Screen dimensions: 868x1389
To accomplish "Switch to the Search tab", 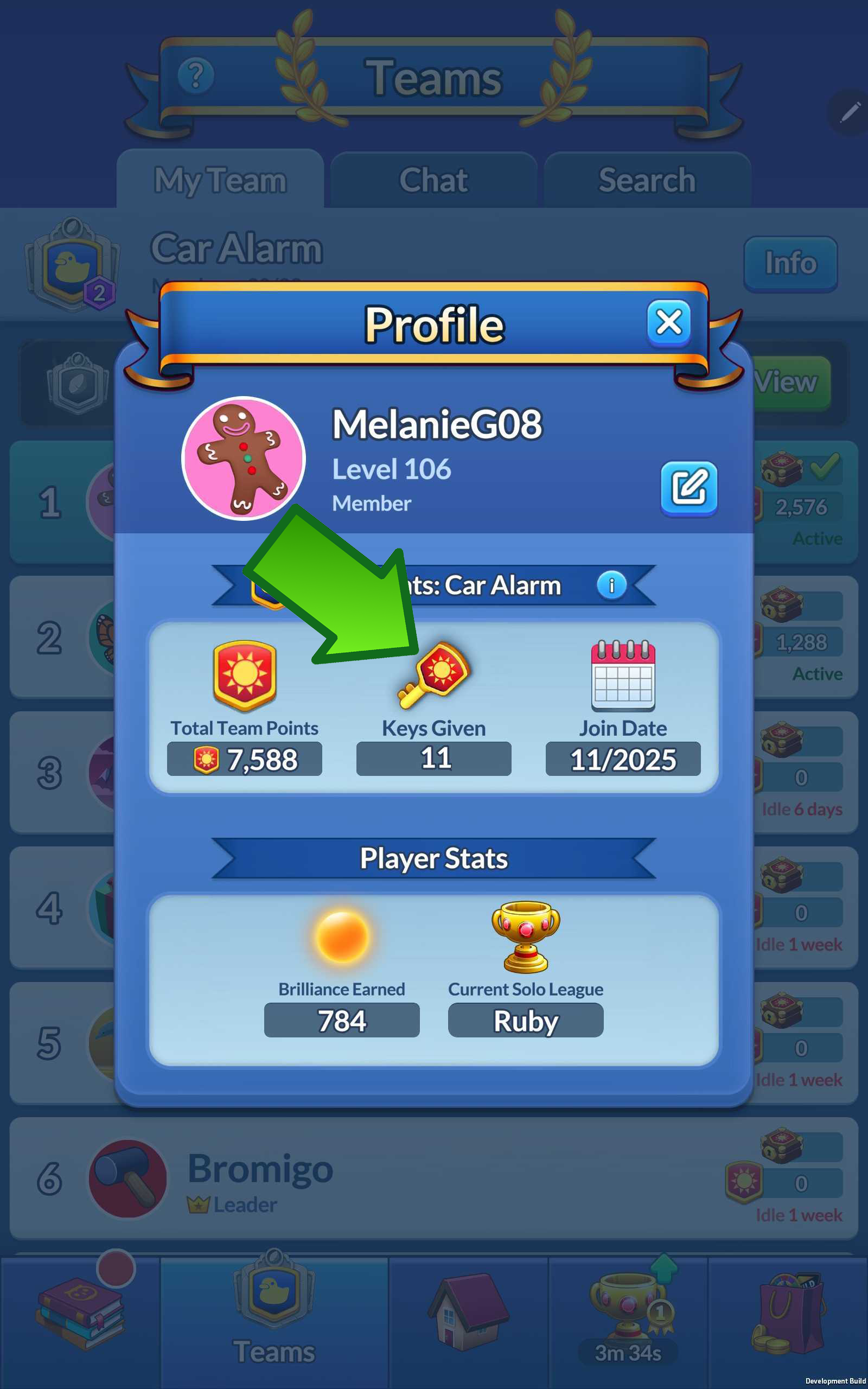I will [647, 180].
